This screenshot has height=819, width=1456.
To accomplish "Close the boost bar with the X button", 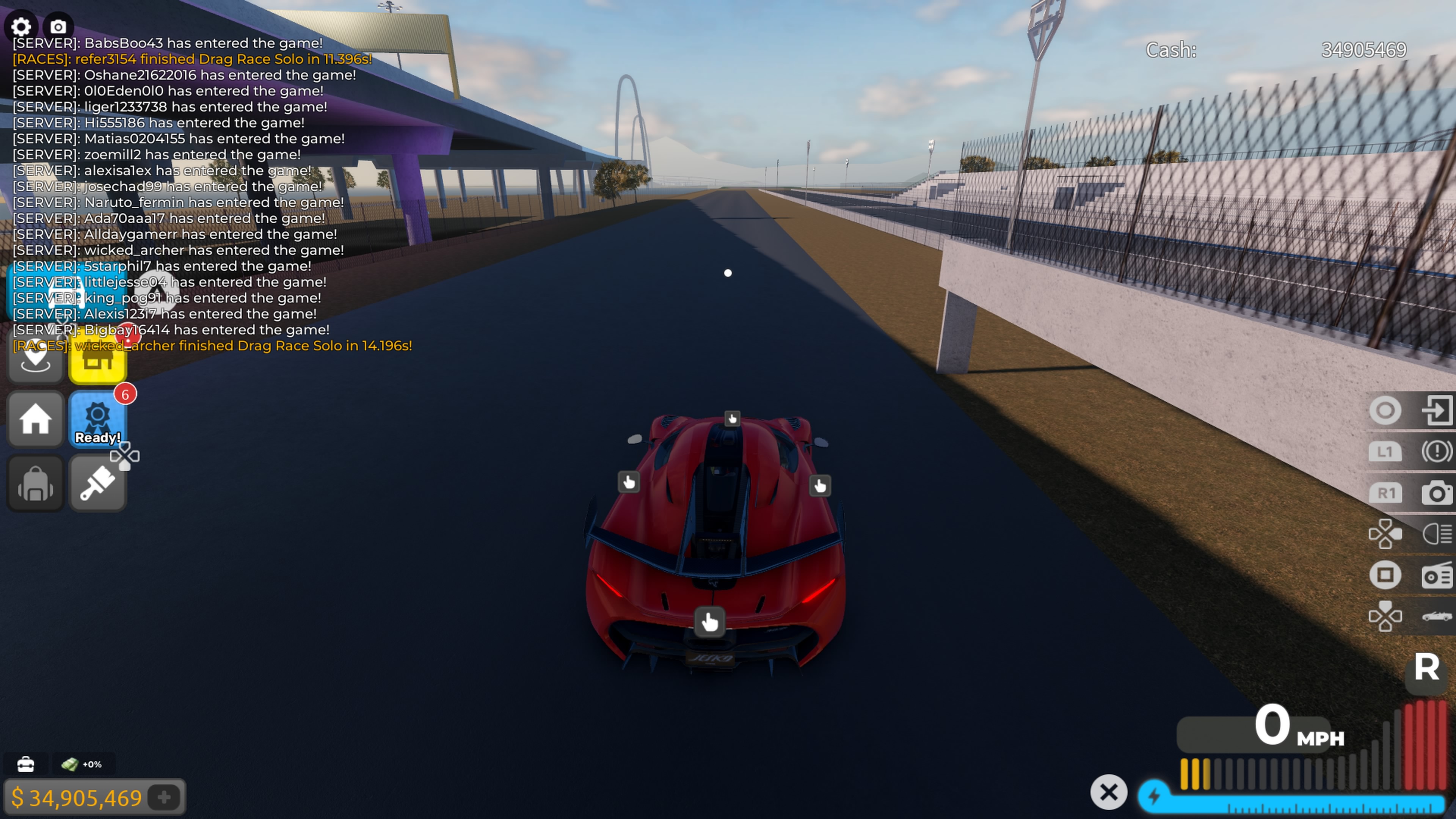I will [1108, 792].
